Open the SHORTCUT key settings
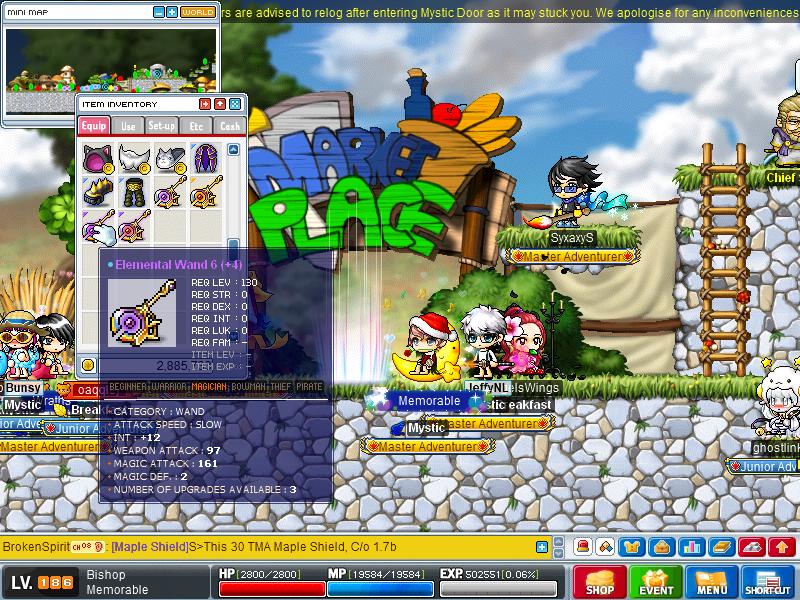This screenshot has height=600, width=800. (768, 583)
